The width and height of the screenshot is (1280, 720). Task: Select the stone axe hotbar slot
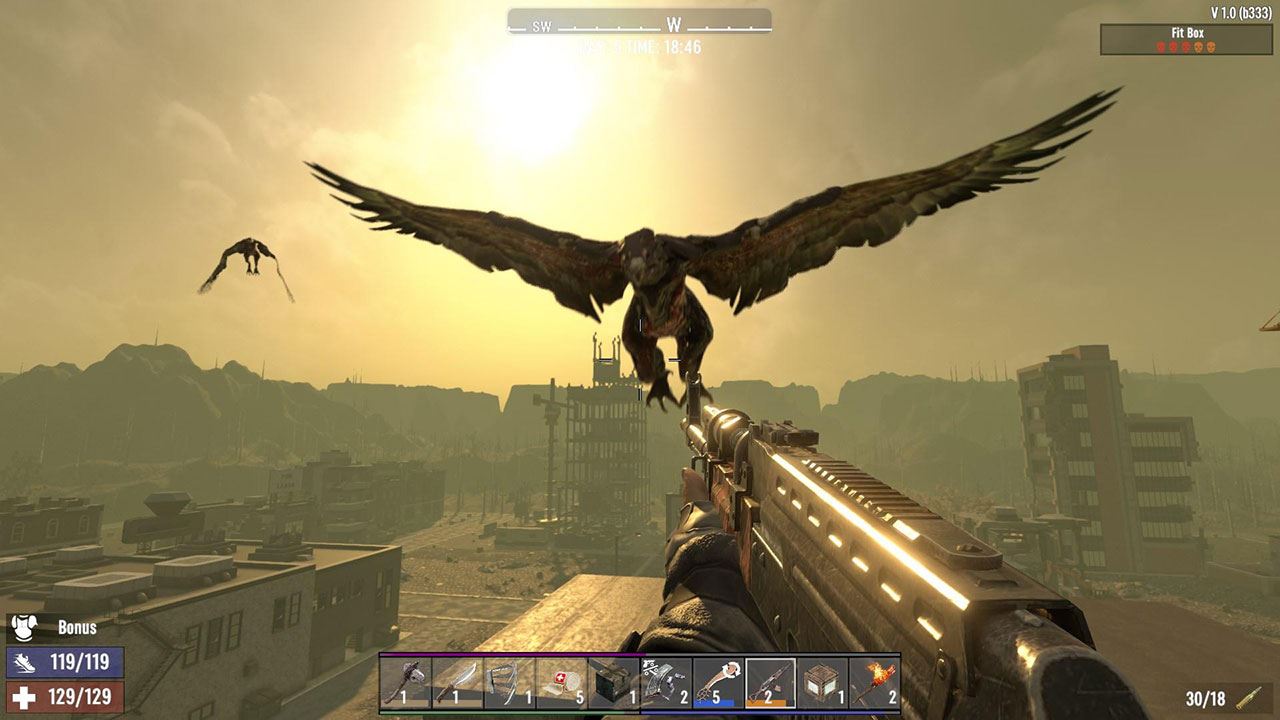coord(406,683)
